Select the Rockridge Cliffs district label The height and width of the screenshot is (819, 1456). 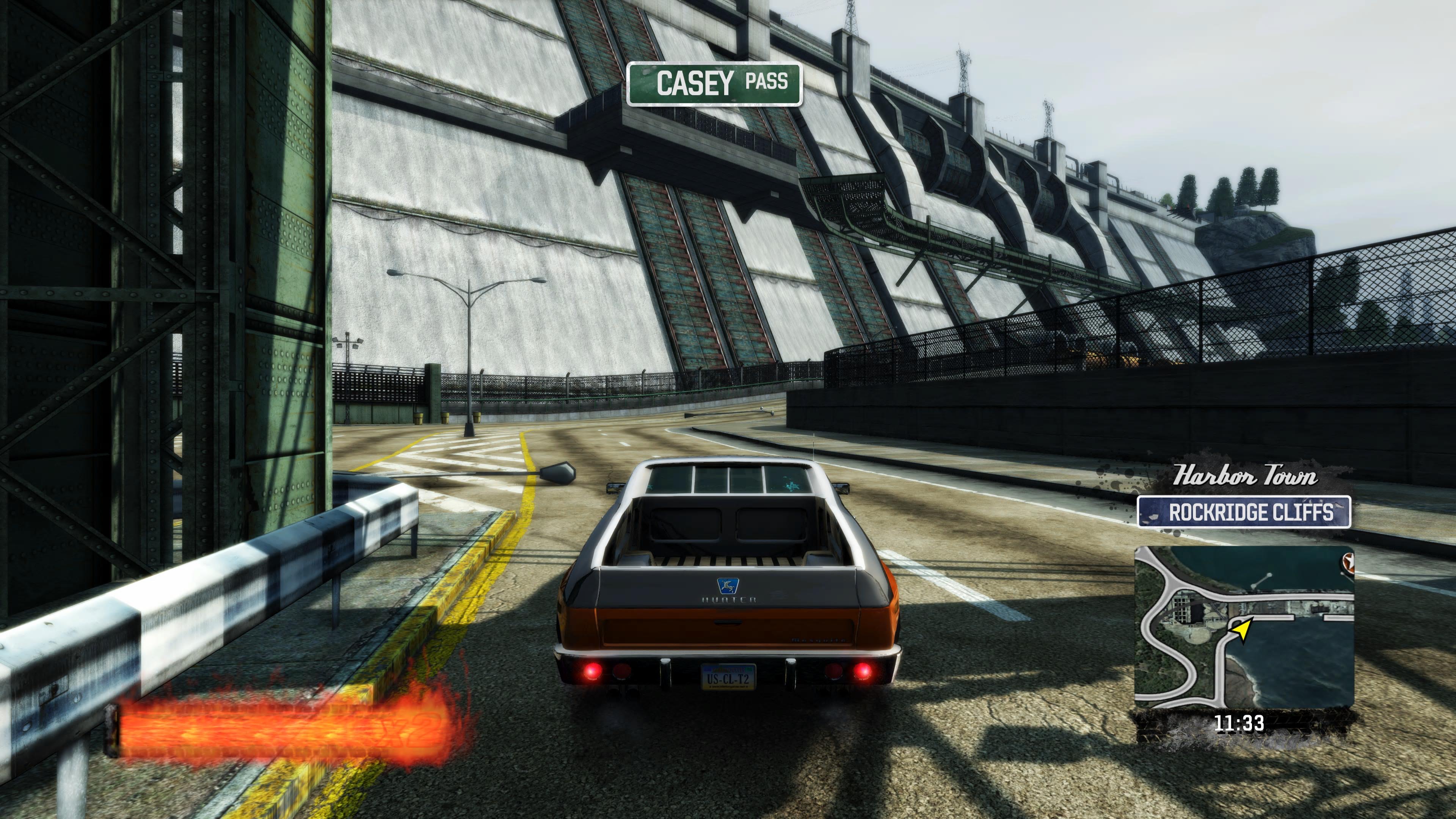pyautogui.click(x=1244, y=512)
